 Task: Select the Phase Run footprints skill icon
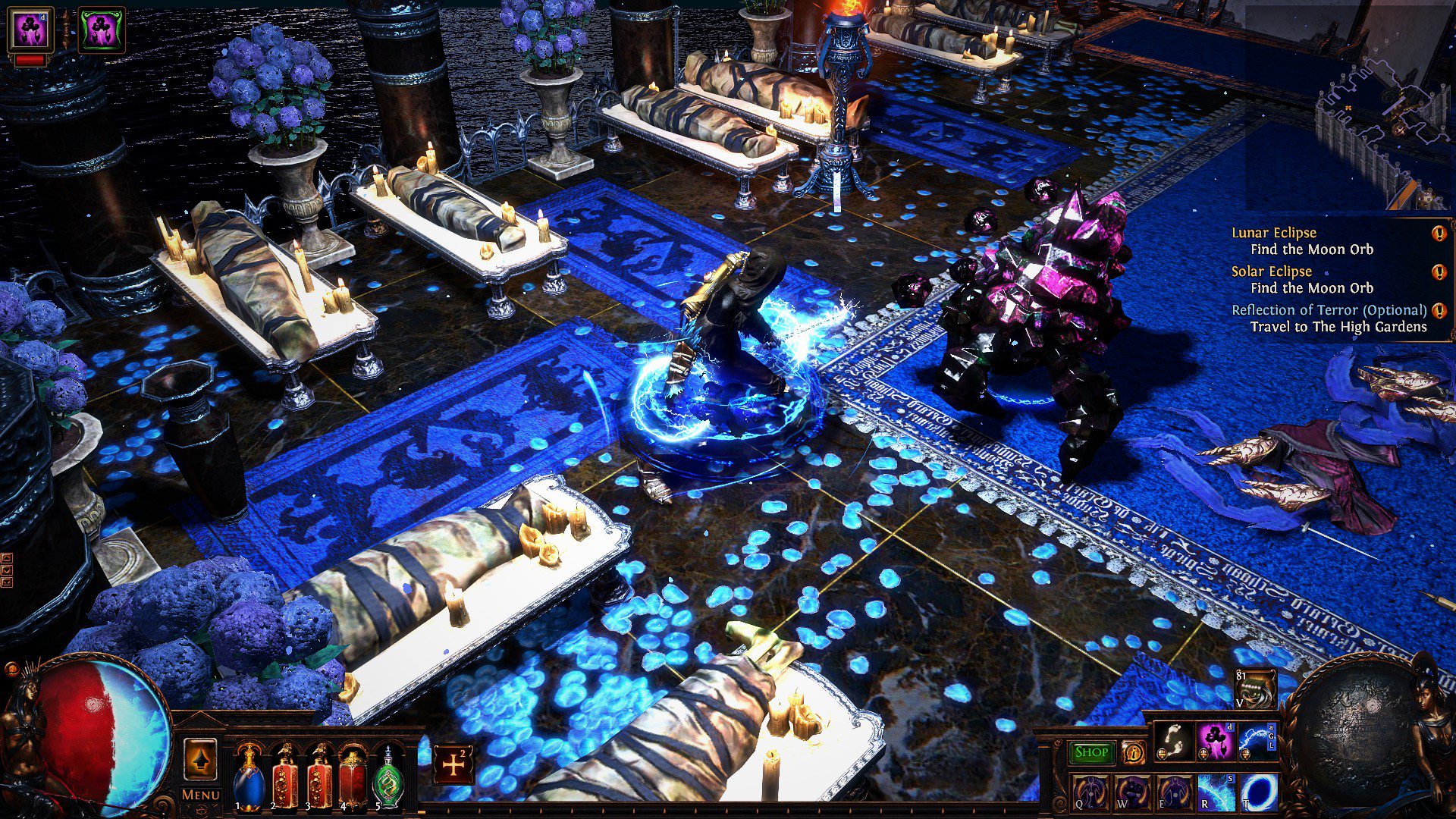coord(1173,741)
